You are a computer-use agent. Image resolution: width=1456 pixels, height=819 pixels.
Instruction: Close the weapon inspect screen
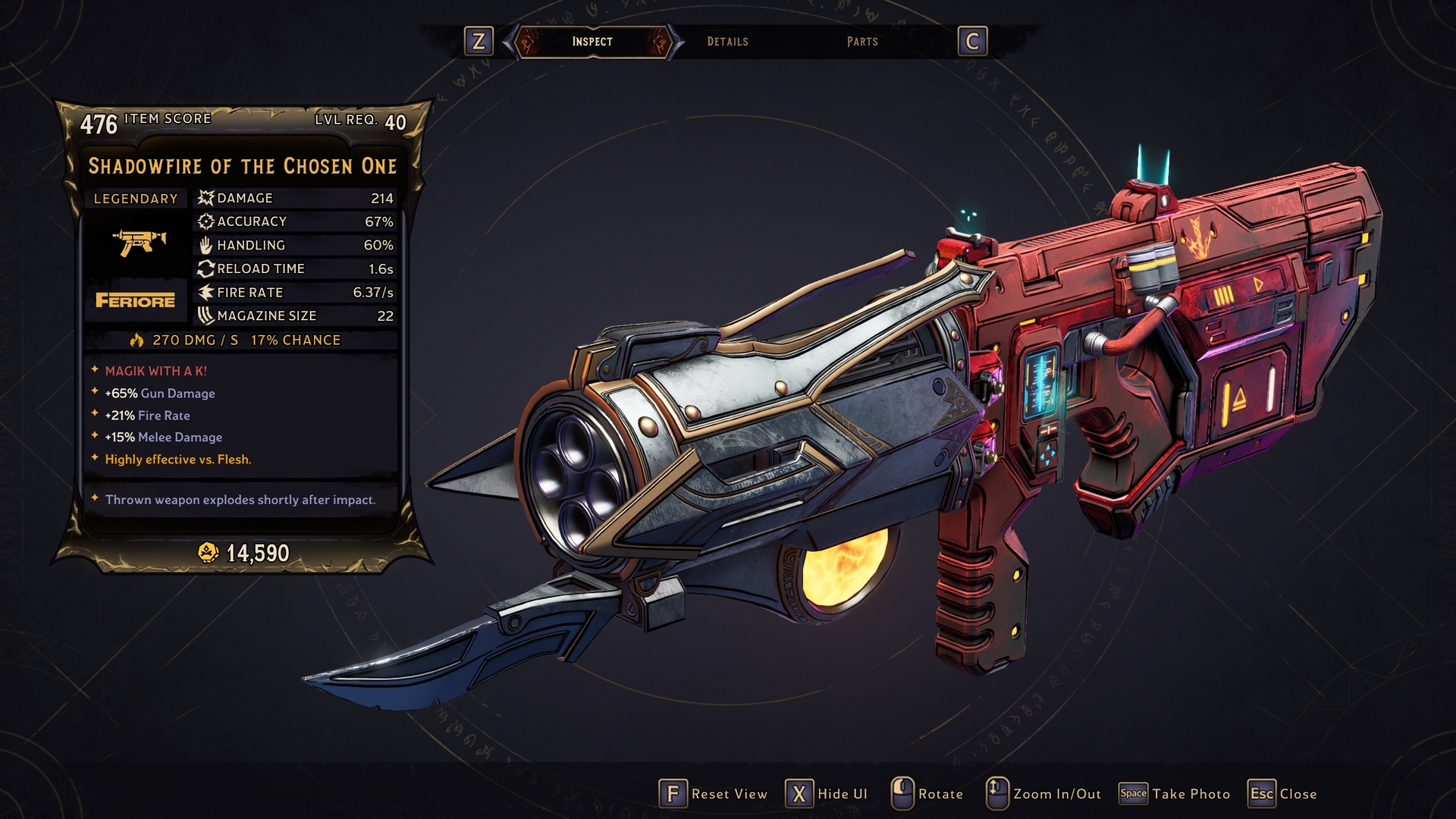point(1282,794)
